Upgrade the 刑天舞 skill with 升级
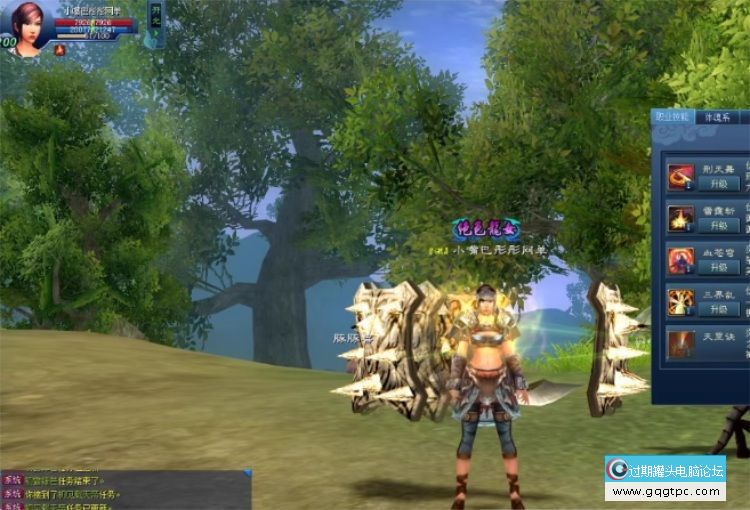Viewport: 750px width, 510px height. pyautogui.click(x=719, y=184)
